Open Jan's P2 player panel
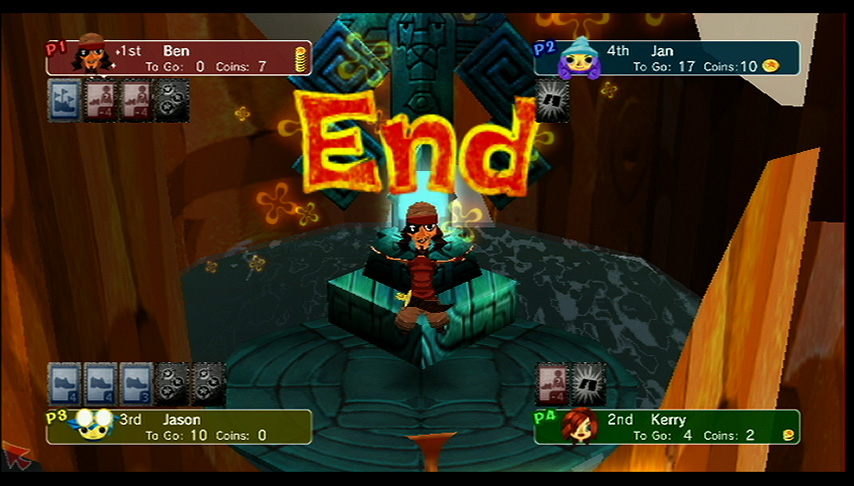The width and height of the screenshot is (854, 486). click(666, 58)
